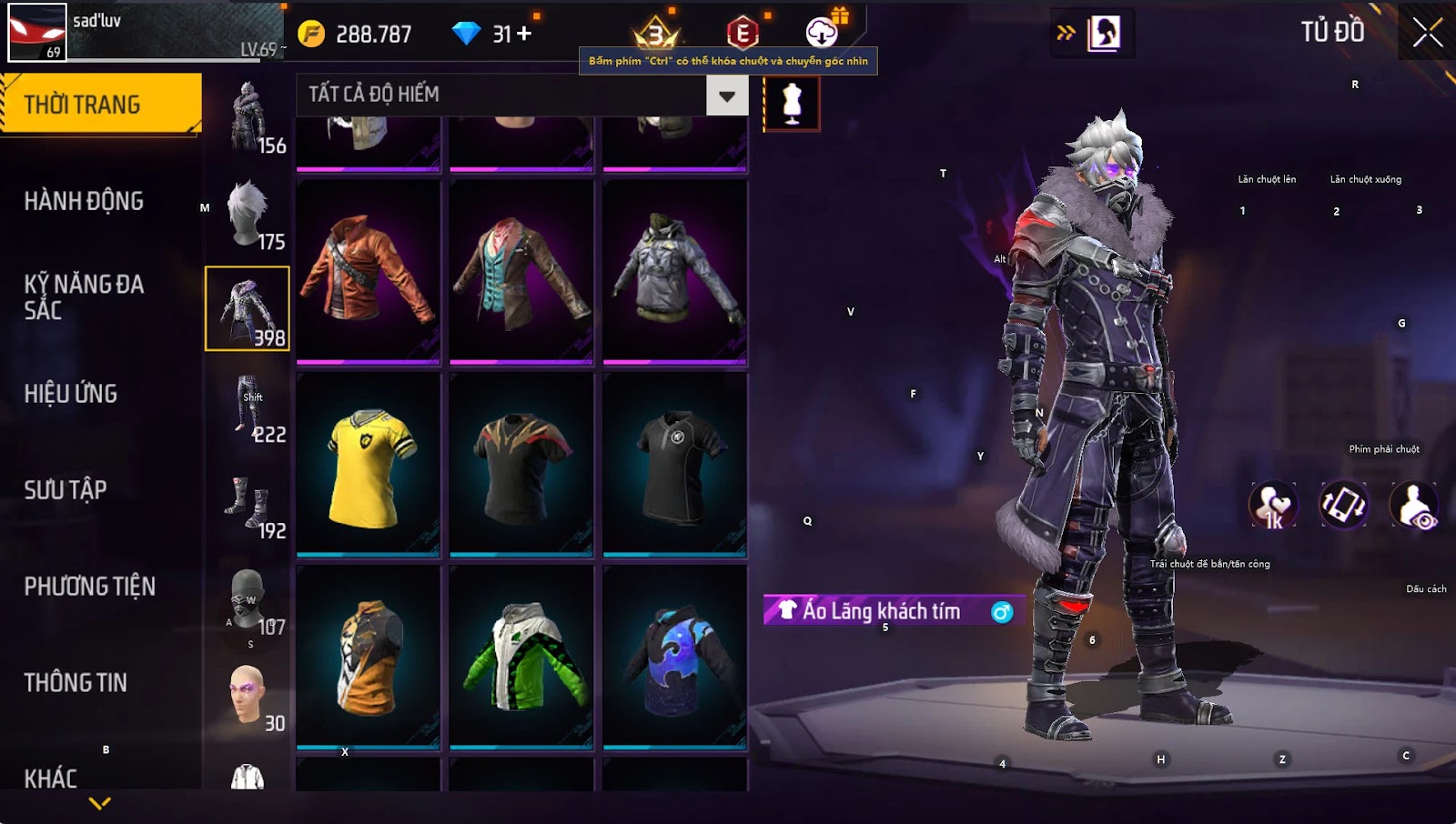Open the HIỆU ỨNG section
The image size is (1456, 824).
71,394
